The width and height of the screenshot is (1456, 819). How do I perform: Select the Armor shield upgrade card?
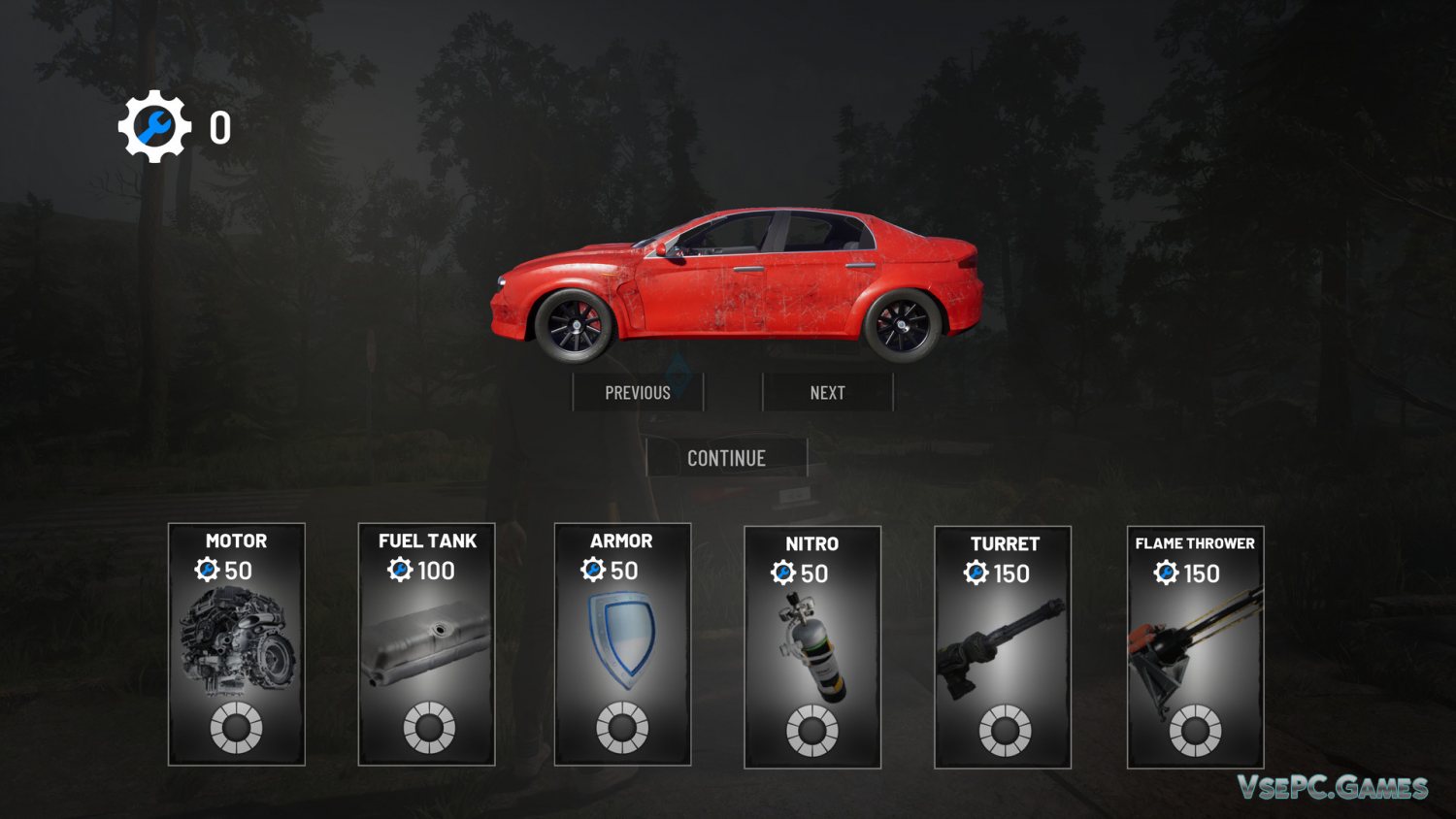(622, 643)
